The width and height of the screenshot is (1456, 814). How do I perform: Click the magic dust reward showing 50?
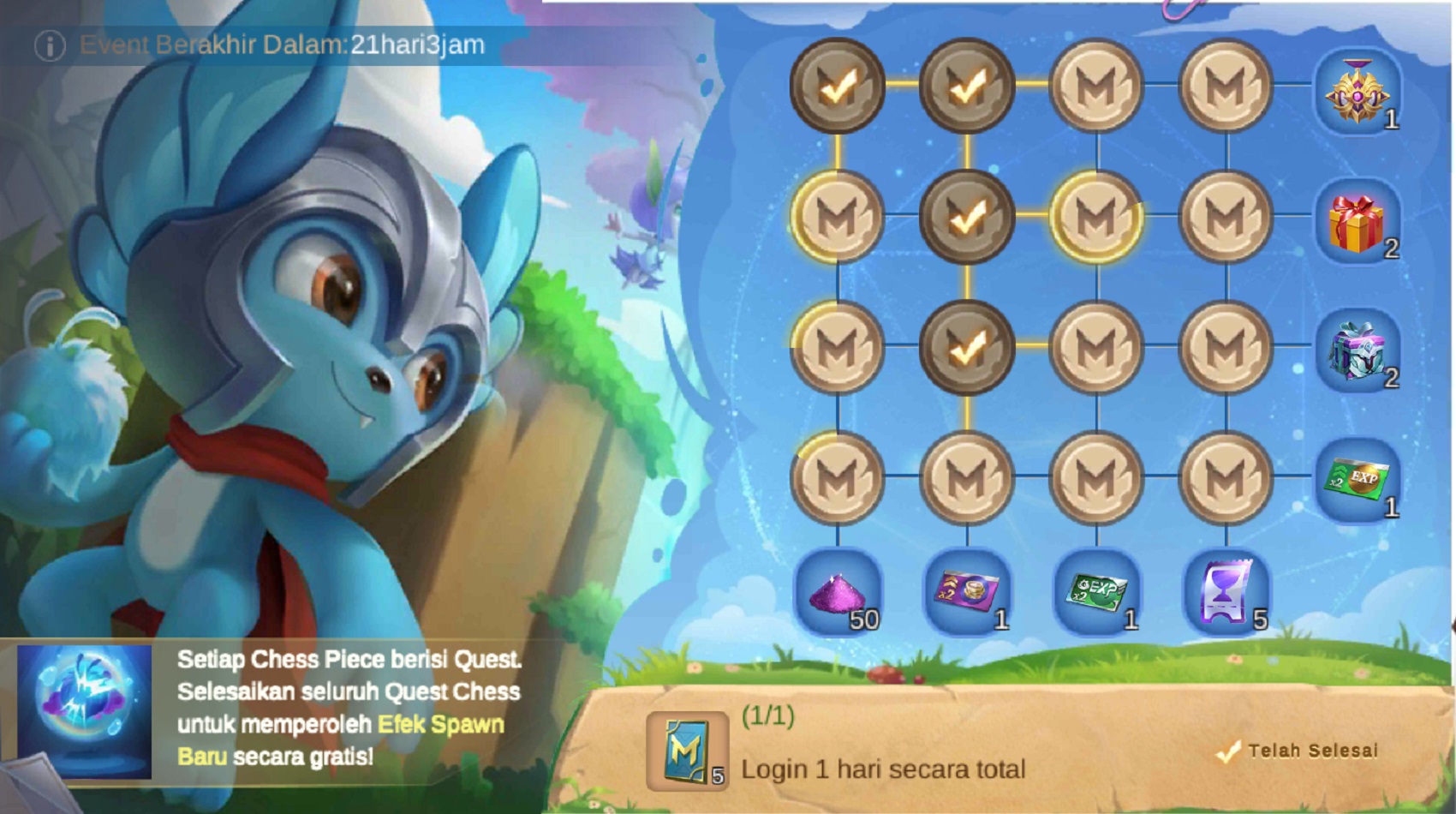point(838,597)
